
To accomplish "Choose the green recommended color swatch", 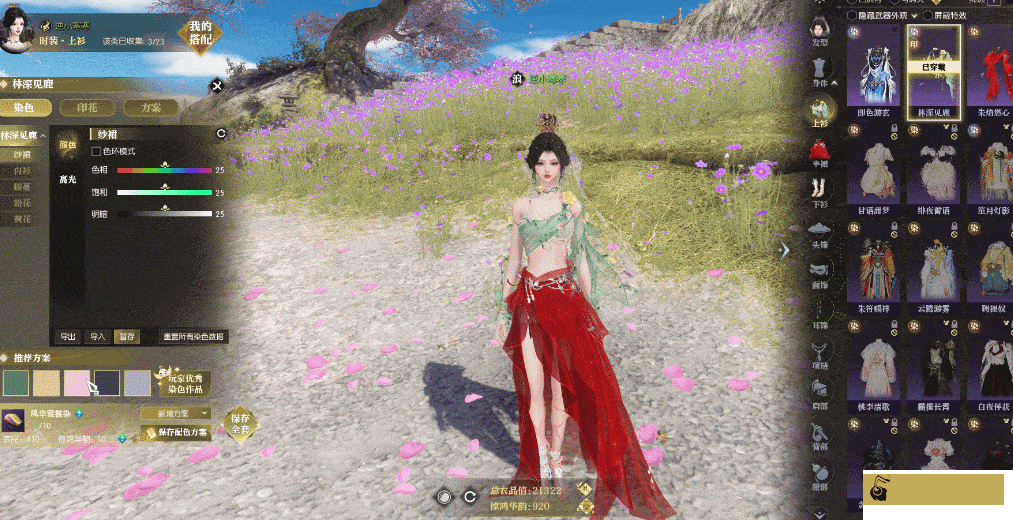I will pos(16,383).
